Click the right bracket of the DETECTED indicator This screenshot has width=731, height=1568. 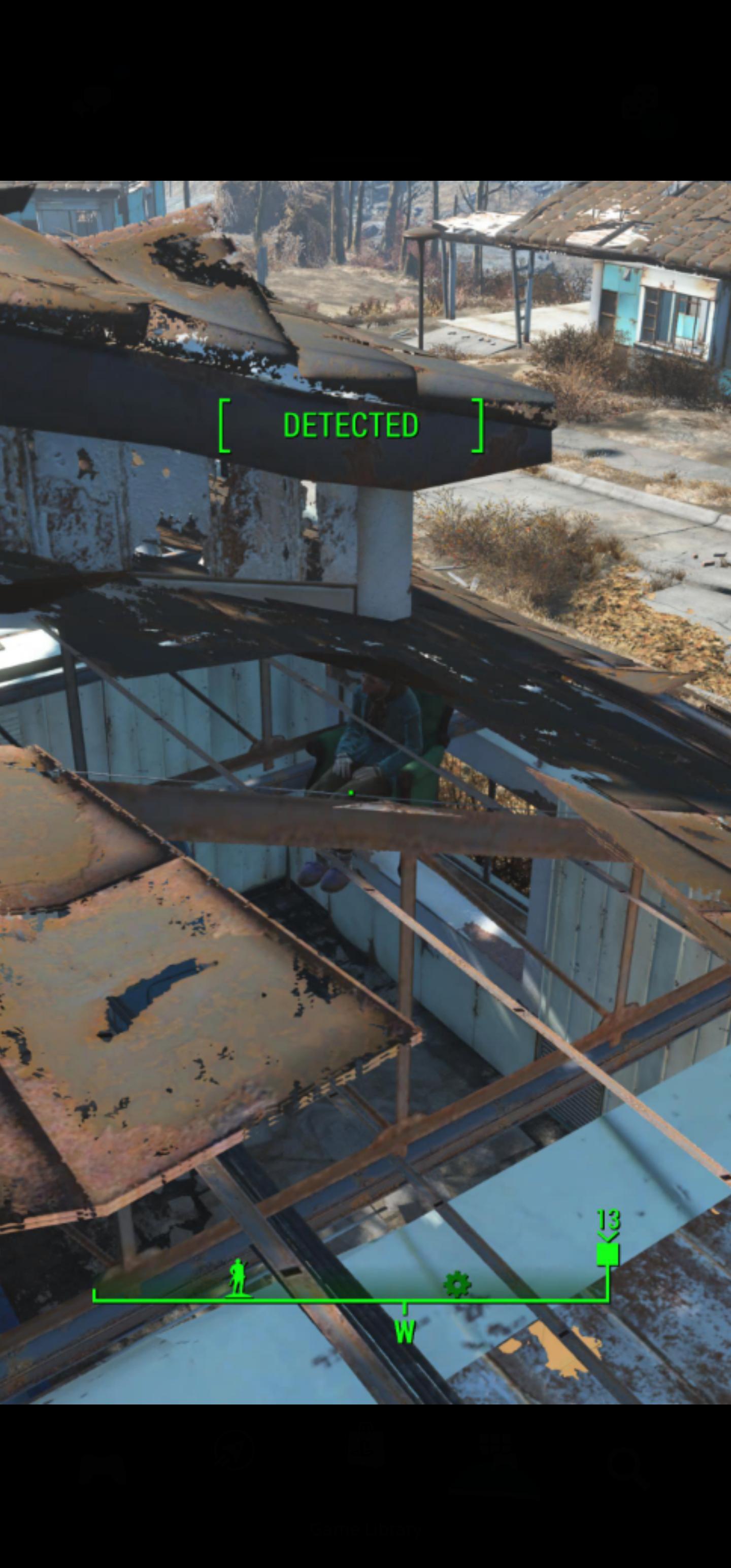pyautogui.click(x=478, y=426)
